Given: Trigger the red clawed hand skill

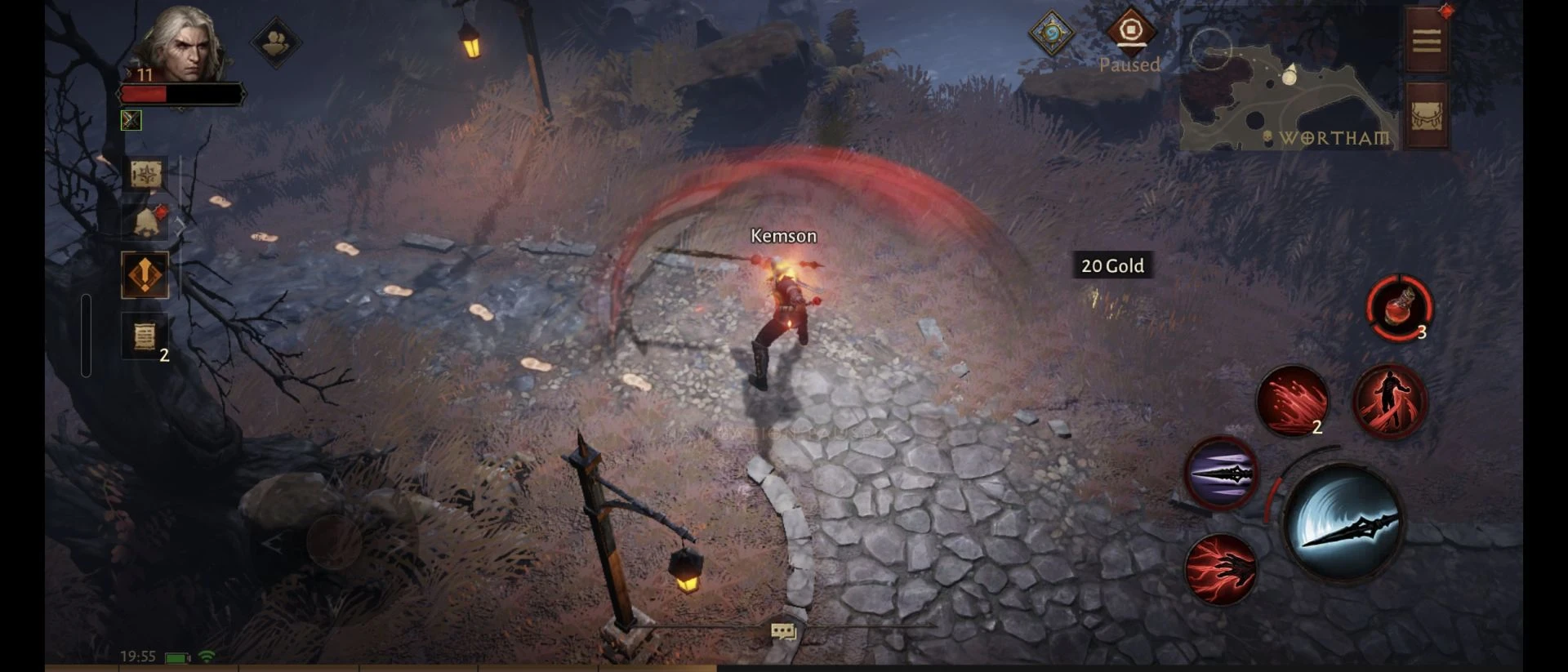Looking at the screenshot, I should (x=1220, y=569).
